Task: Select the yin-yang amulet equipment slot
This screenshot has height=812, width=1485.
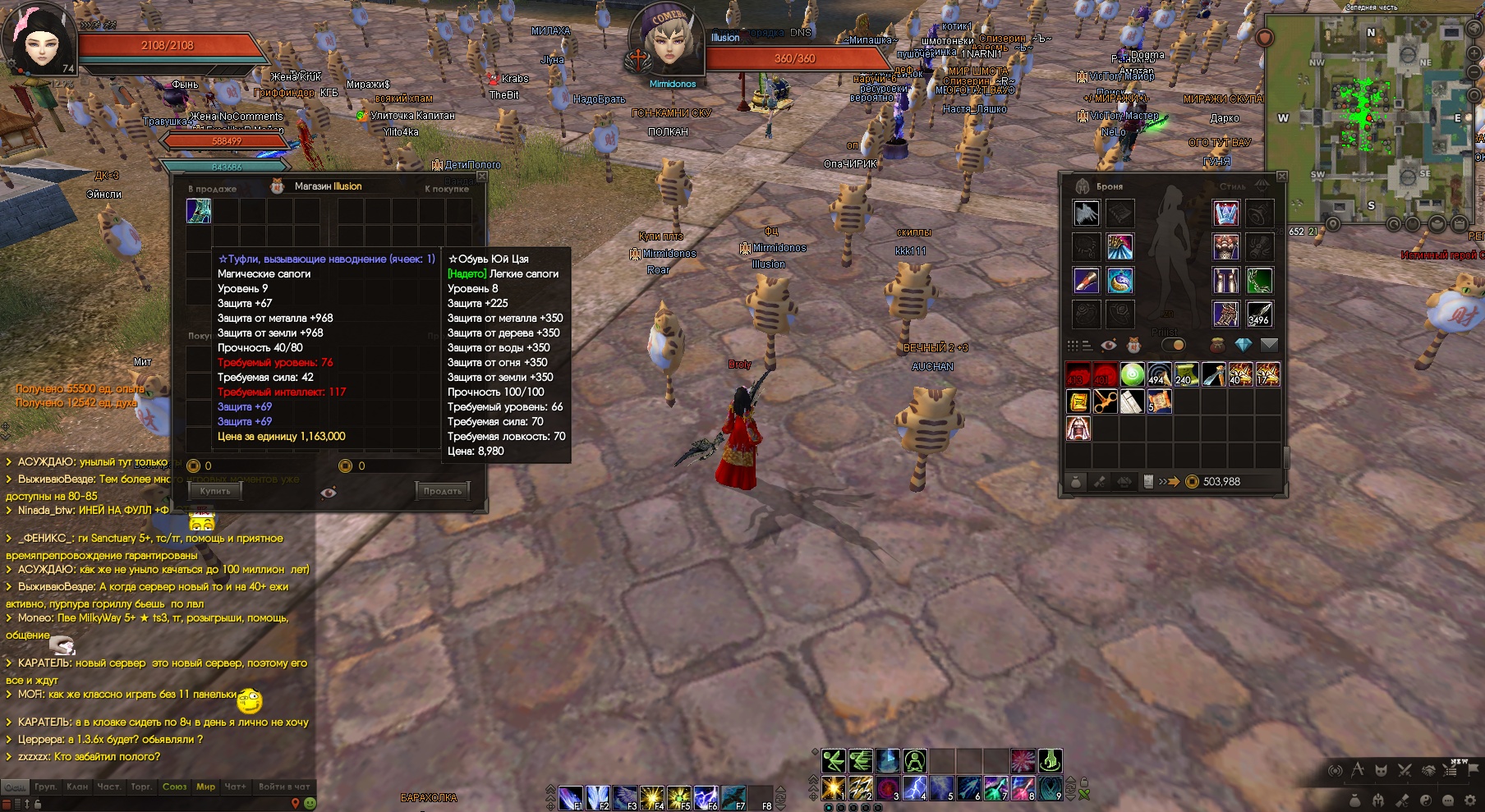Action: click(x=1120, y=281)
